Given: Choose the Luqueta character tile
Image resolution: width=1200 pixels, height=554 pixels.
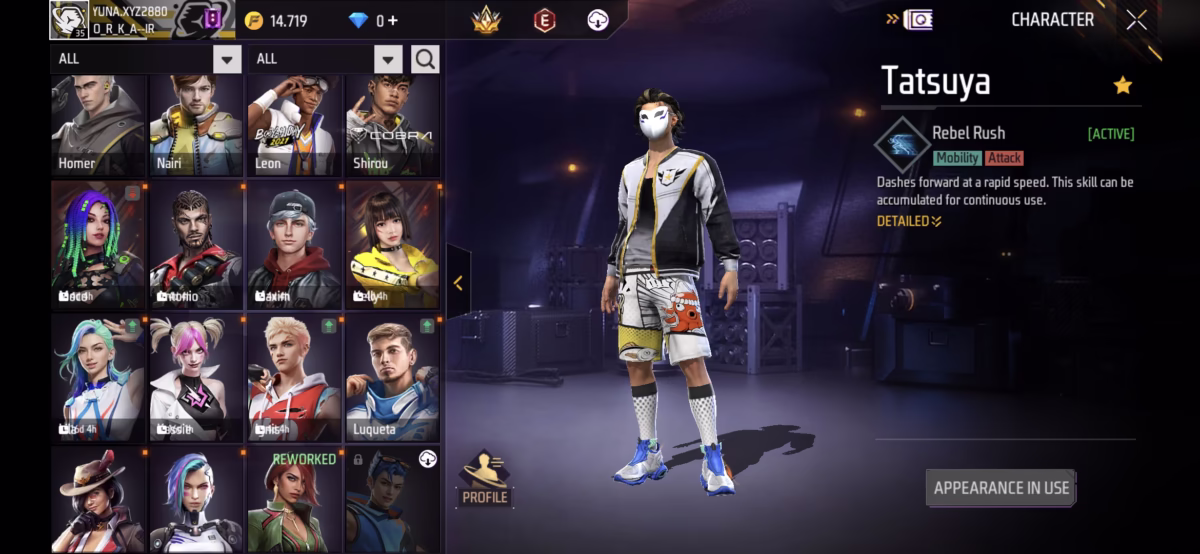Looking at the screenshot, I should pyautogui.click(x=392, y=380).
